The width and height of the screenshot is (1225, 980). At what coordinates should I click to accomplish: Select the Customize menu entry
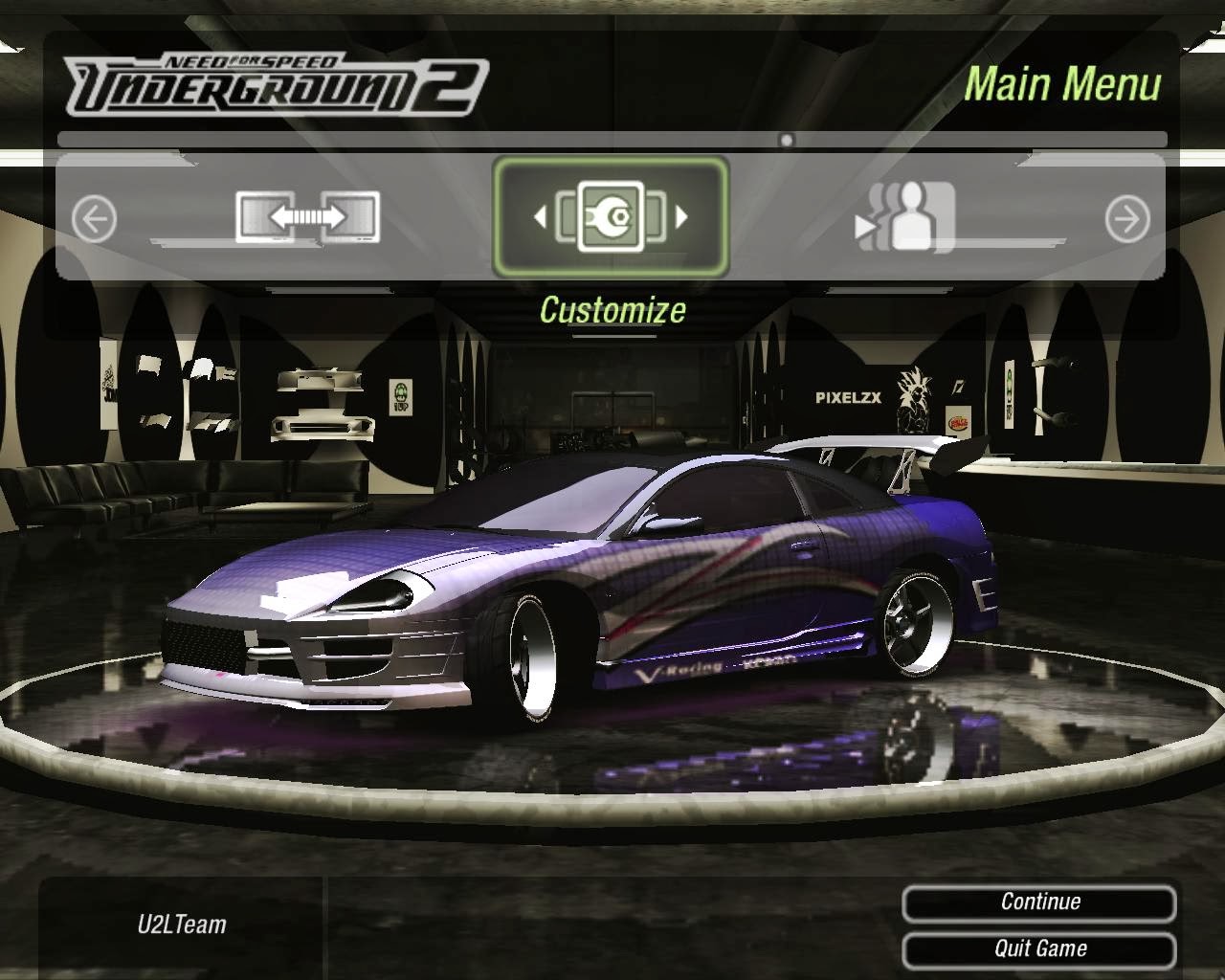point(612,310)
